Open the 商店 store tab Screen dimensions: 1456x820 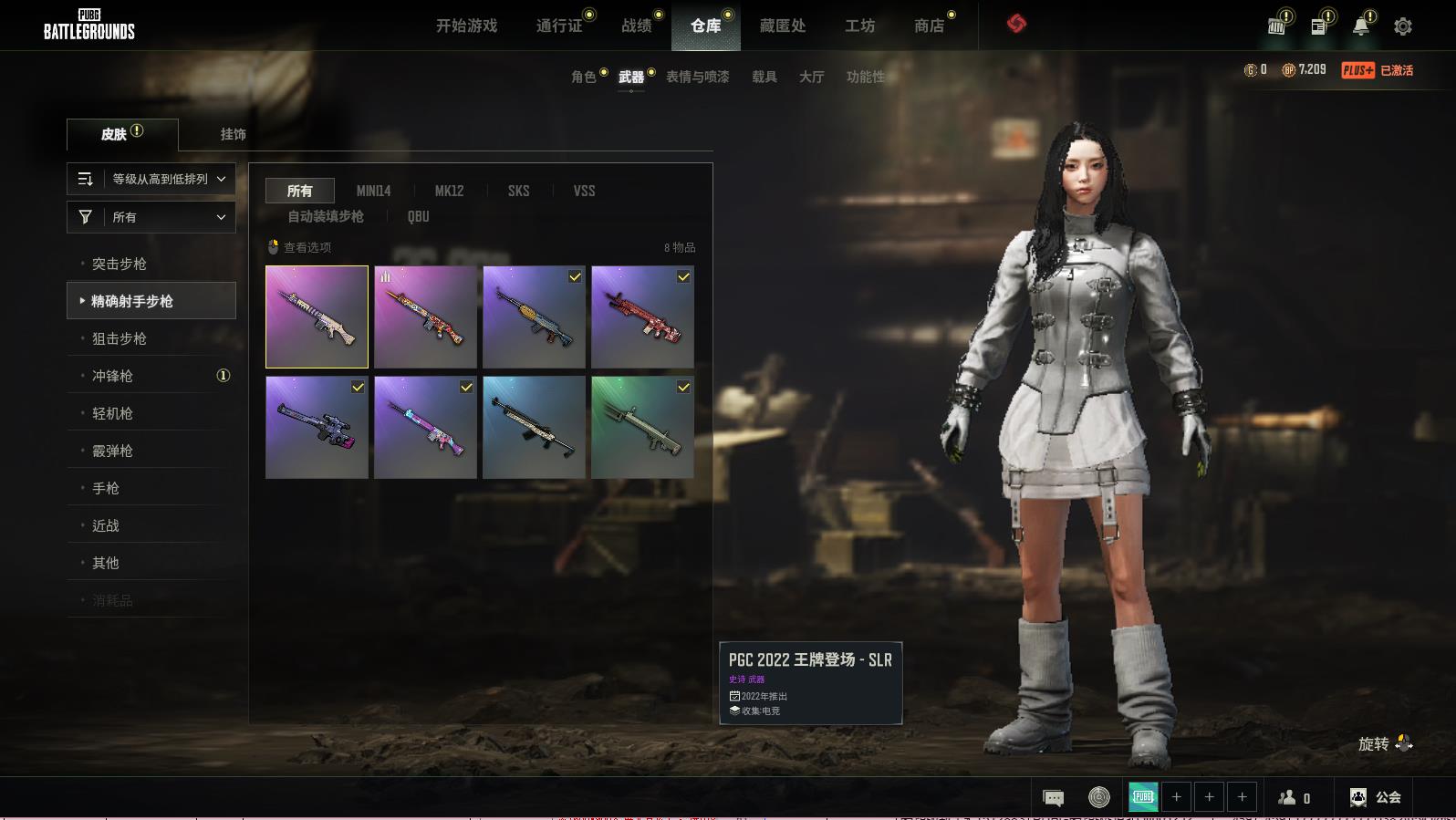click(929, 26)
